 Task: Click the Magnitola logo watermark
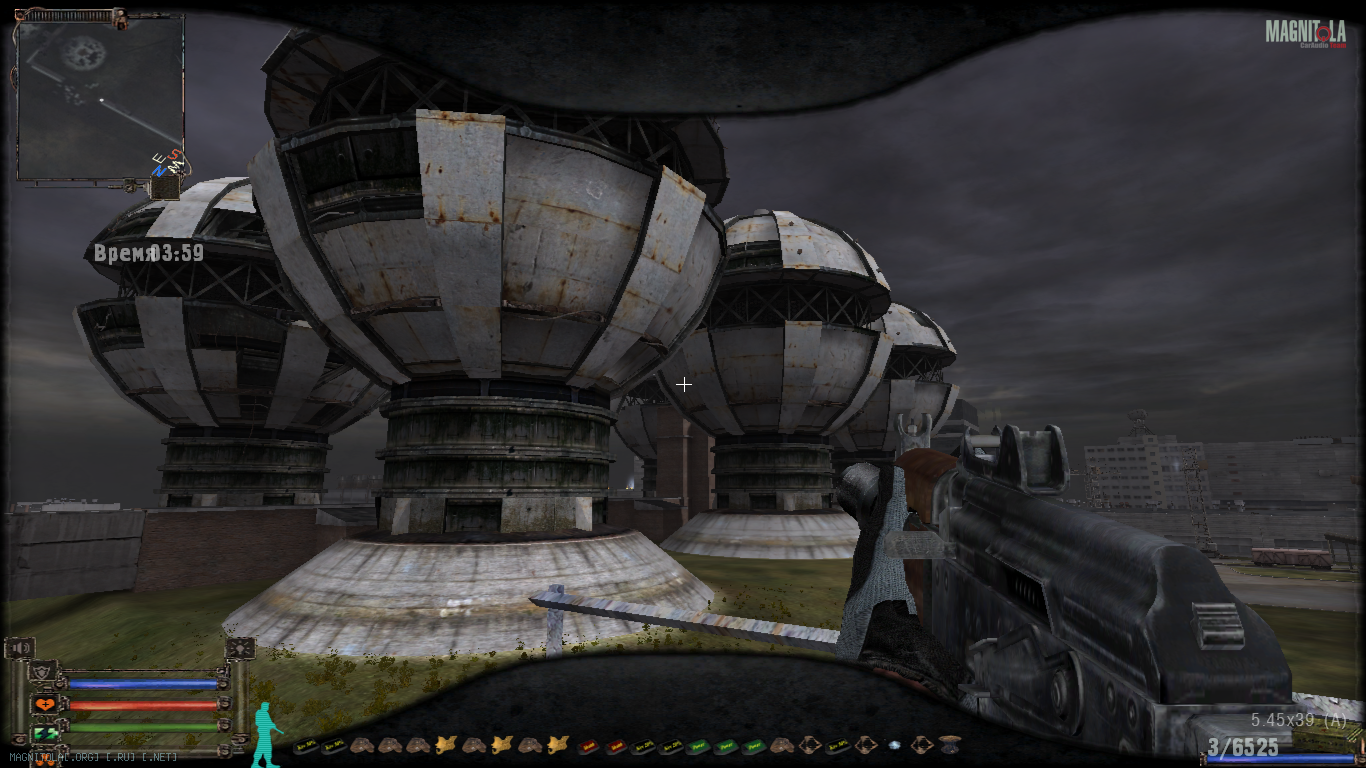pos(1305,33)
